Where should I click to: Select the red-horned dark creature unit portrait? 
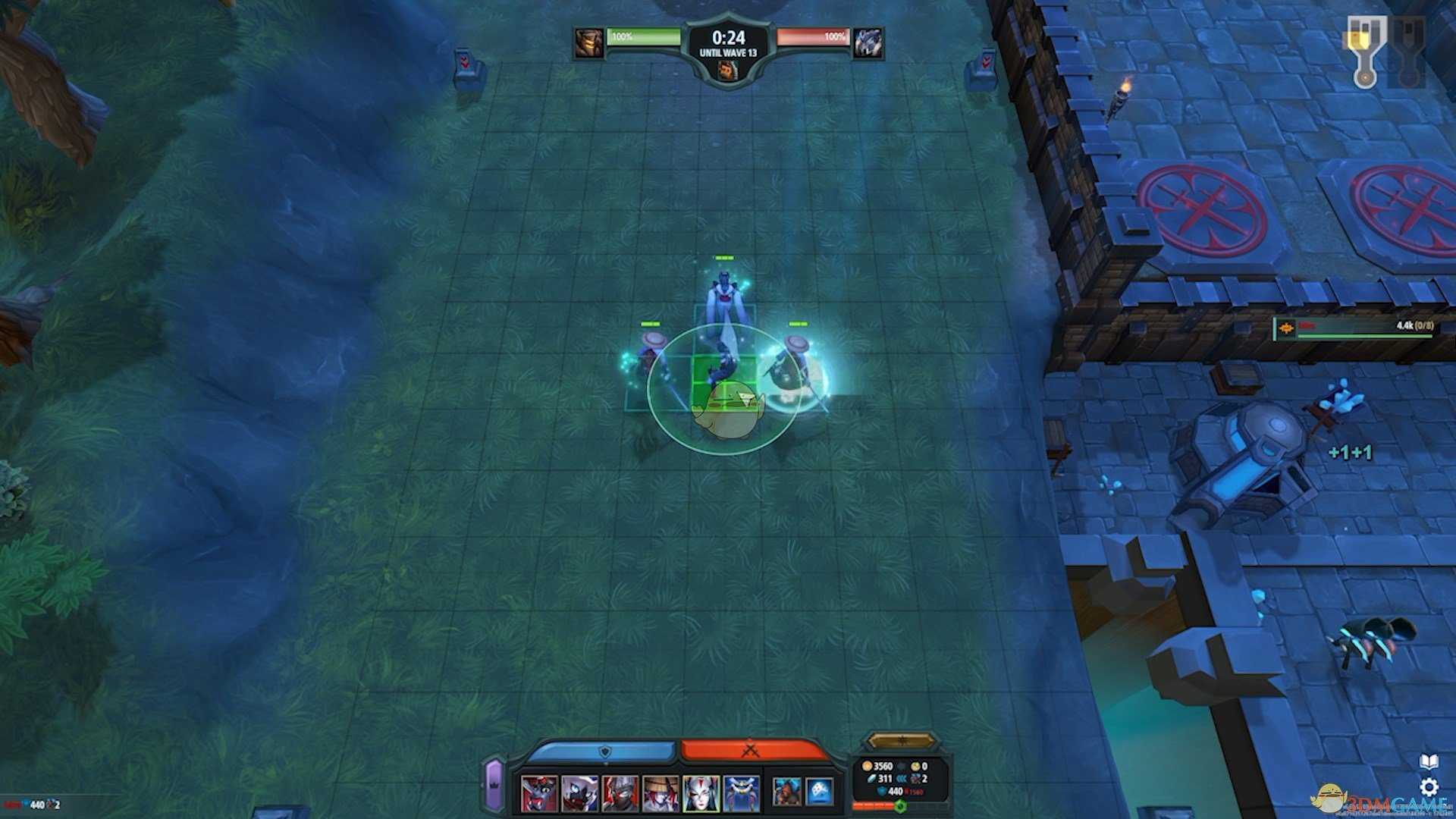[539, 793]
